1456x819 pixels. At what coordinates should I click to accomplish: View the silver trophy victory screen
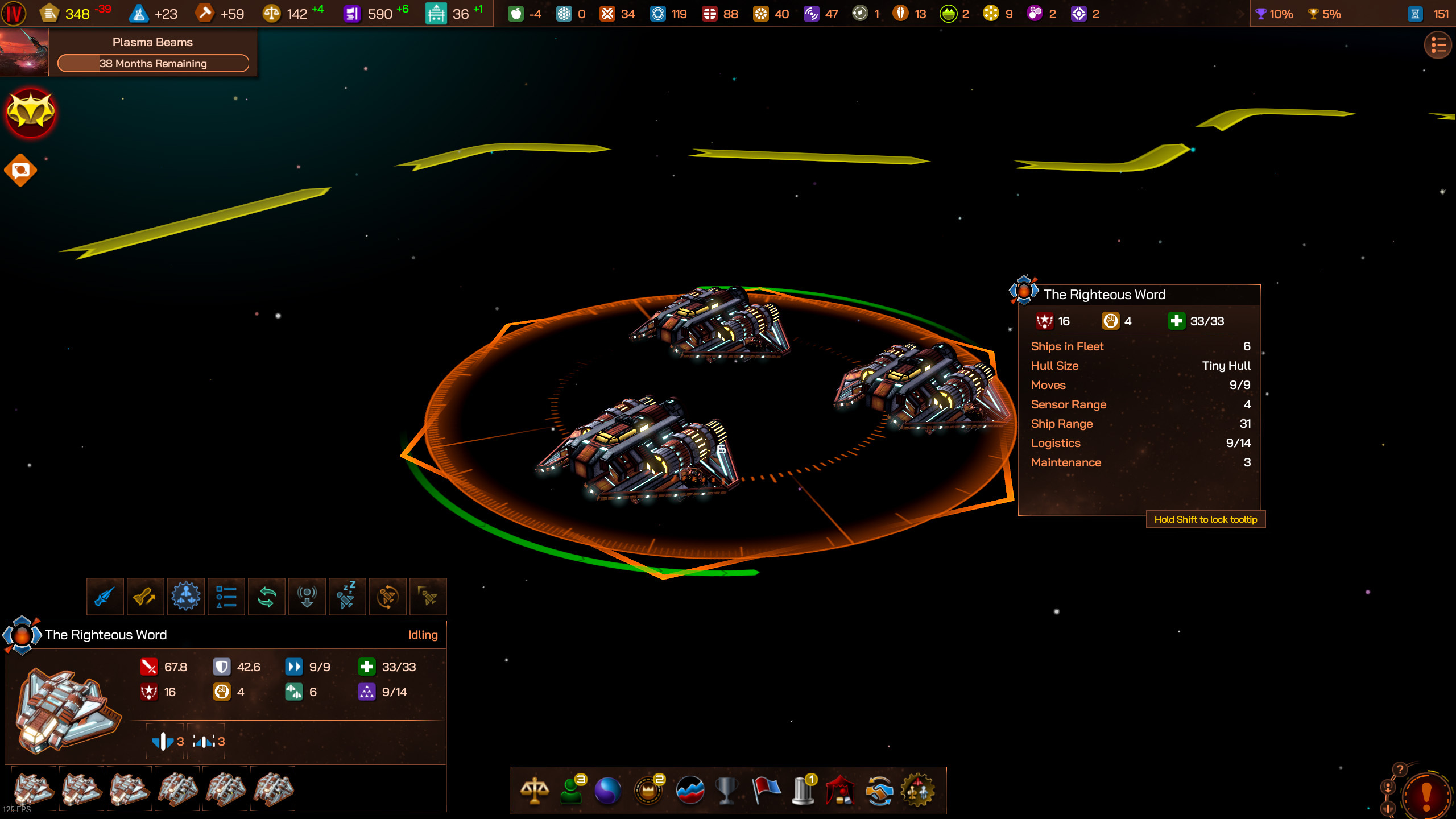tap(726, 791)
